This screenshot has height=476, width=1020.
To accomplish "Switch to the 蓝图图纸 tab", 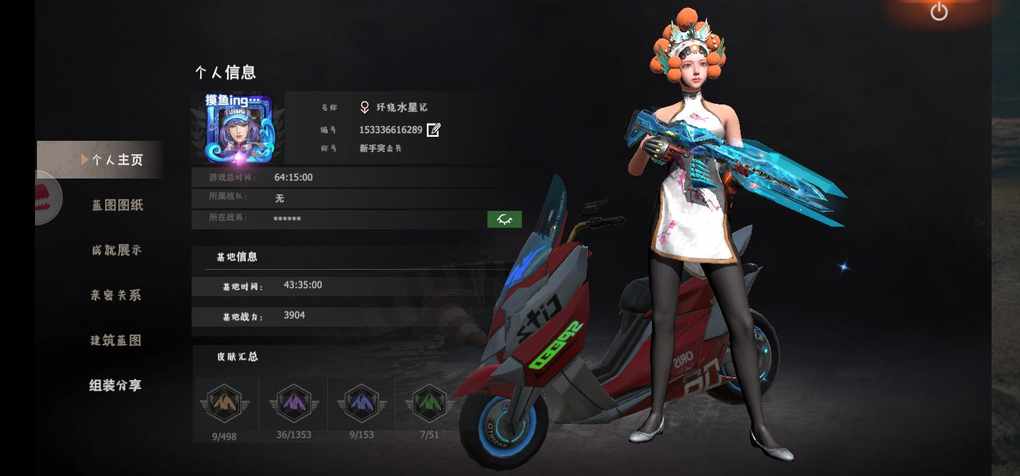I will pyautogui.click(x=117, y=205).
